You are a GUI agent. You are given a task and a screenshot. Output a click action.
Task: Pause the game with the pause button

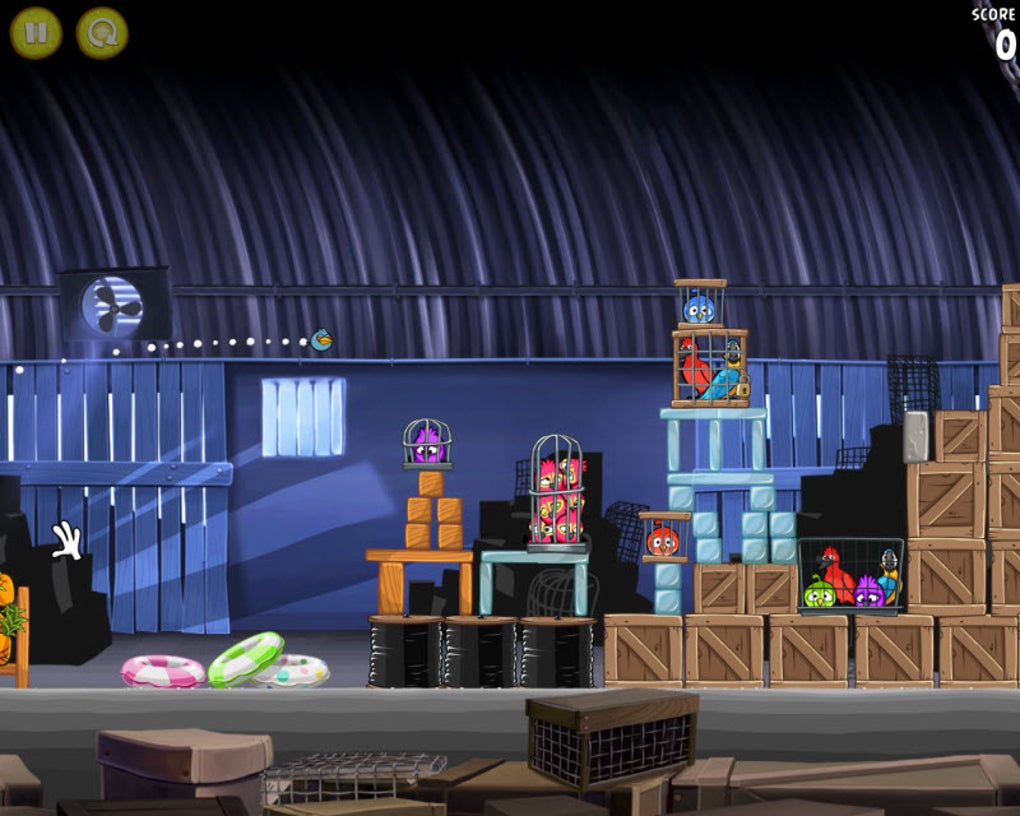point(36,33)
